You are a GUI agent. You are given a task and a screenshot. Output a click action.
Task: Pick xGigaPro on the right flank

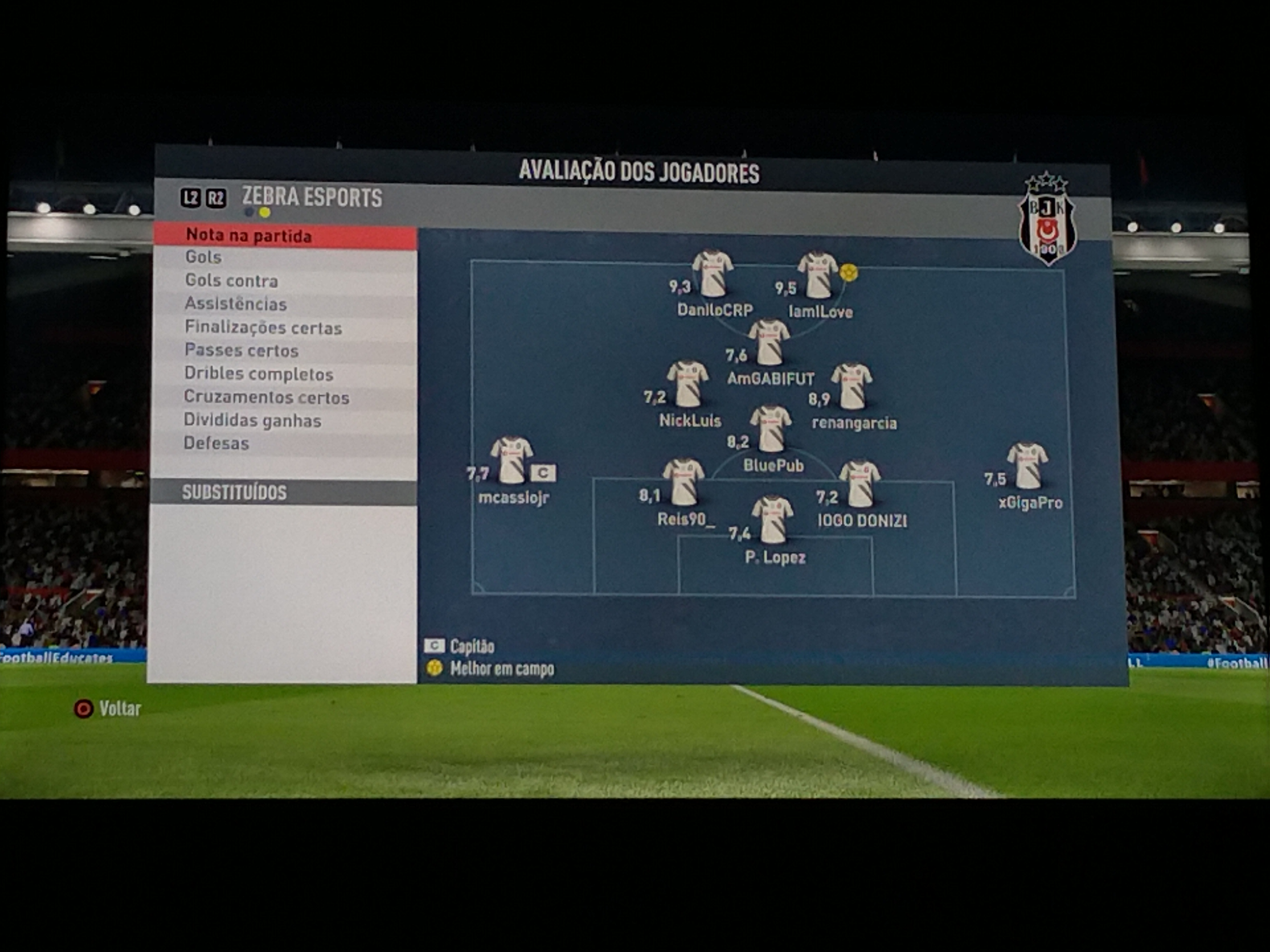point(1027,466)
